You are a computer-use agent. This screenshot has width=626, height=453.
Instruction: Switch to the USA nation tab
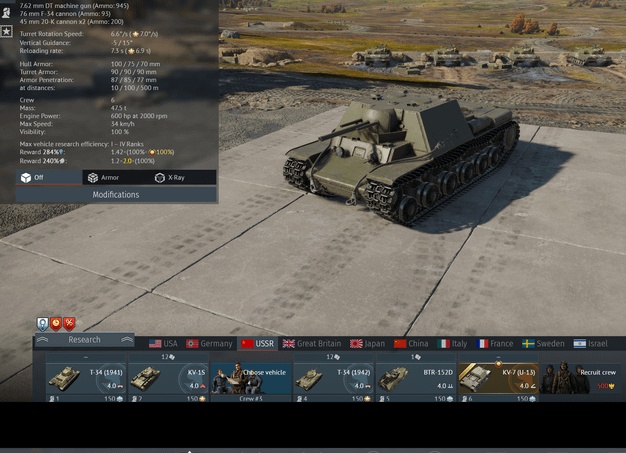click(x=163, y=343)
